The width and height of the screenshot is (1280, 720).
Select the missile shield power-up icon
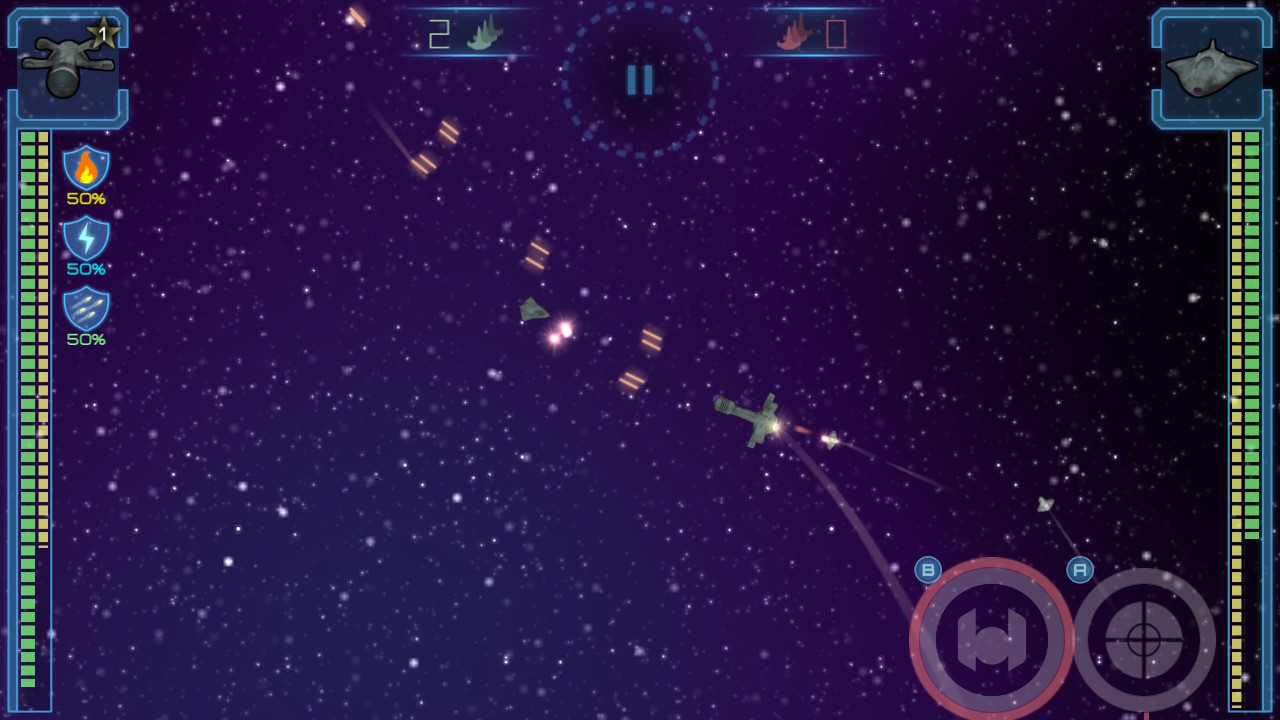point(88,310)
